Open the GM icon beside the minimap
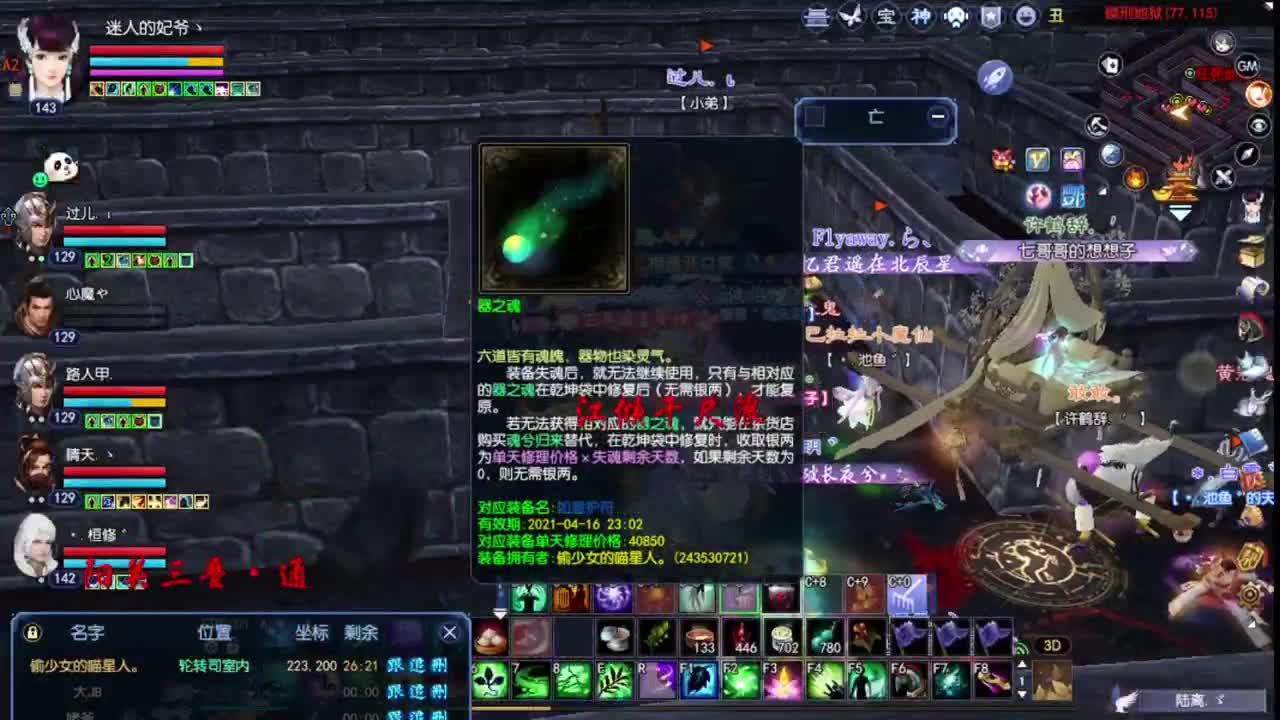Image resolution: width=1280 pixels, height=720 pixels. pos(1246,64)
